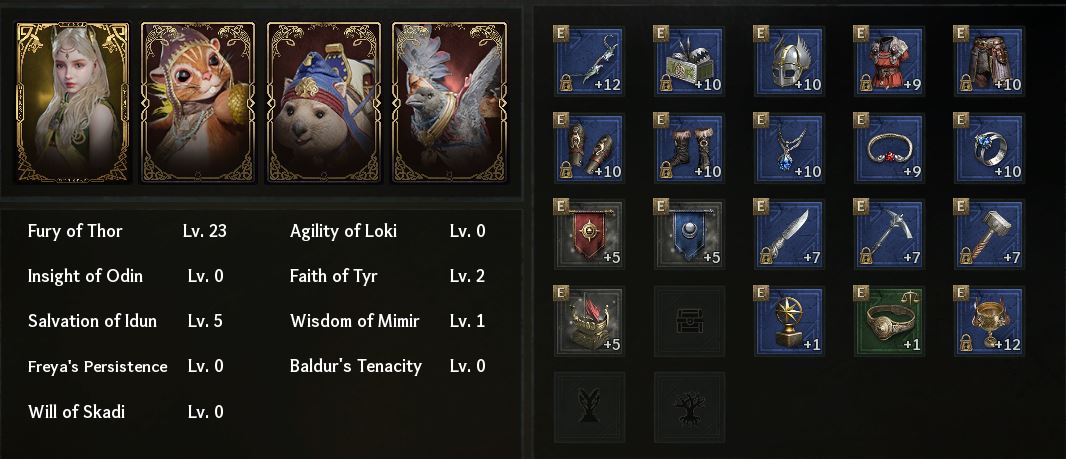This screenshot has width=1066, height=459.
Task: Inspect the blue gem necklace slot
Action: tap(789, 148)
